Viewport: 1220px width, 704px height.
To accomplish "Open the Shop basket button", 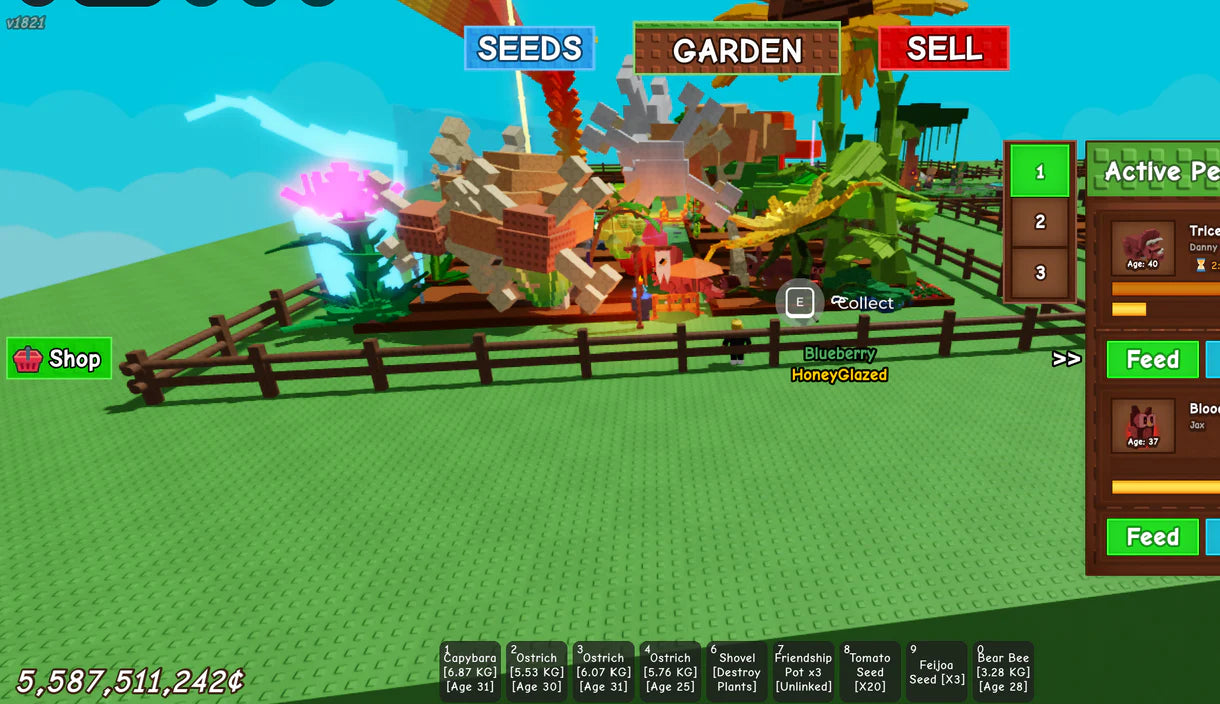I will (59, 358).
